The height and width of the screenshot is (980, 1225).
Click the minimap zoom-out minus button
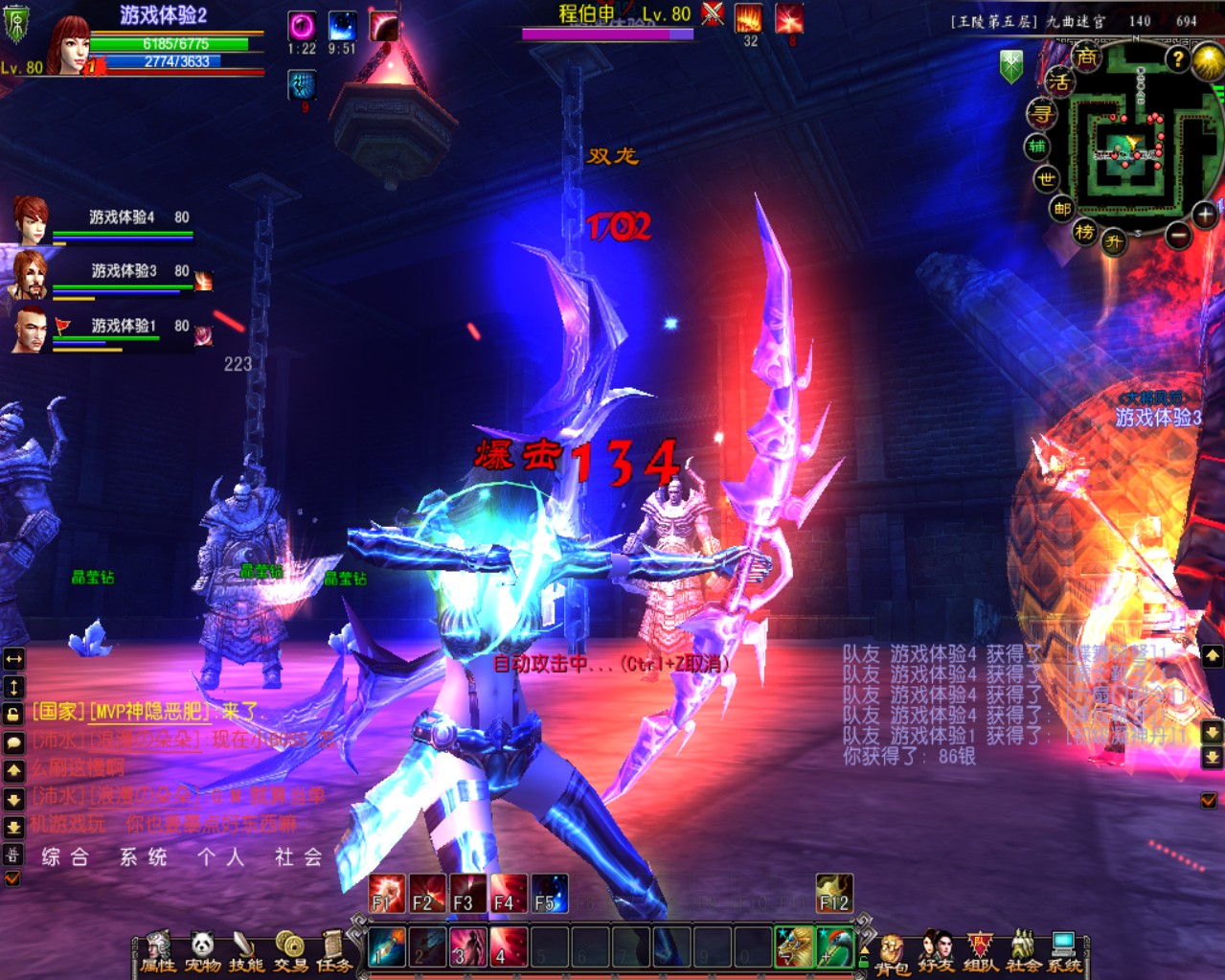coord(1179,234)
